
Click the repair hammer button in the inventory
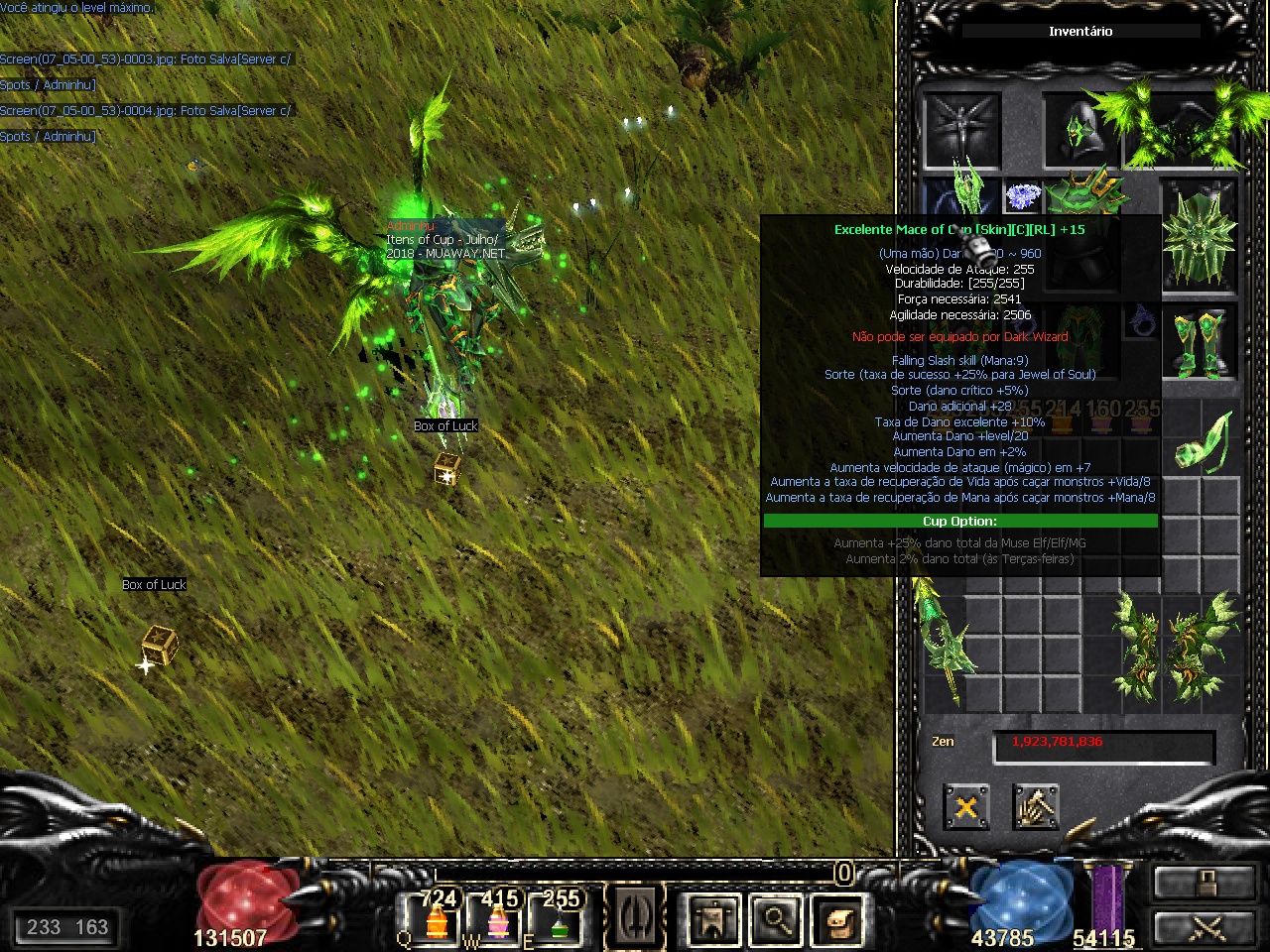click(1035, 807)
